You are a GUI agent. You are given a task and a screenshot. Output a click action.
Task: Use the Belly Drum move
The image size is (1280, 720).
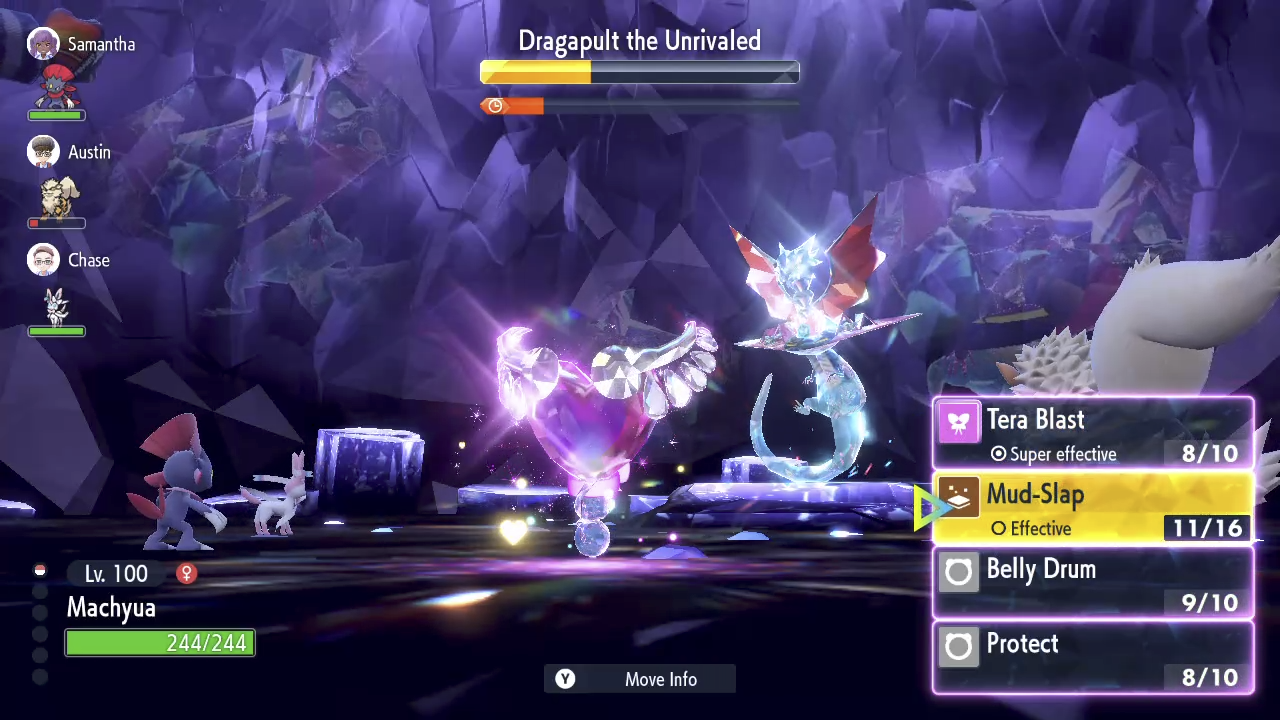[x=1092, y=583]
